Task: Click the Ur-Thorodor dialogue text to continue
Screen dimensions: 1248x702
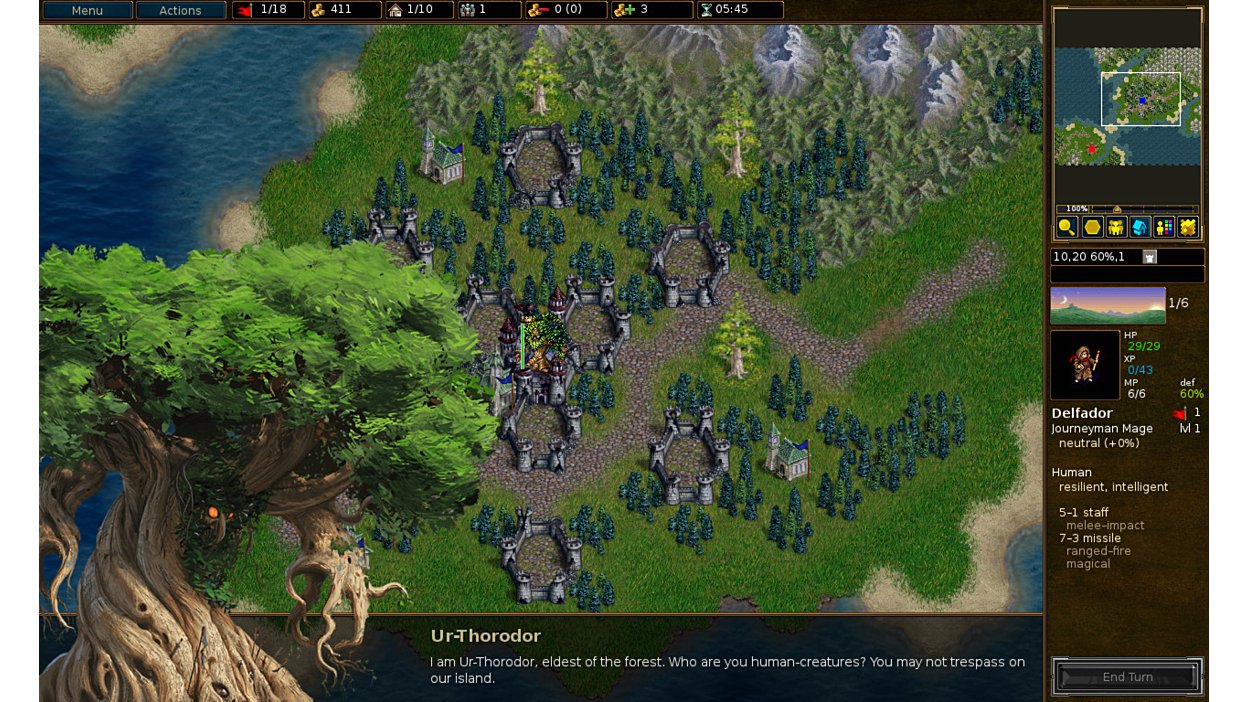Action: [727, 669]
